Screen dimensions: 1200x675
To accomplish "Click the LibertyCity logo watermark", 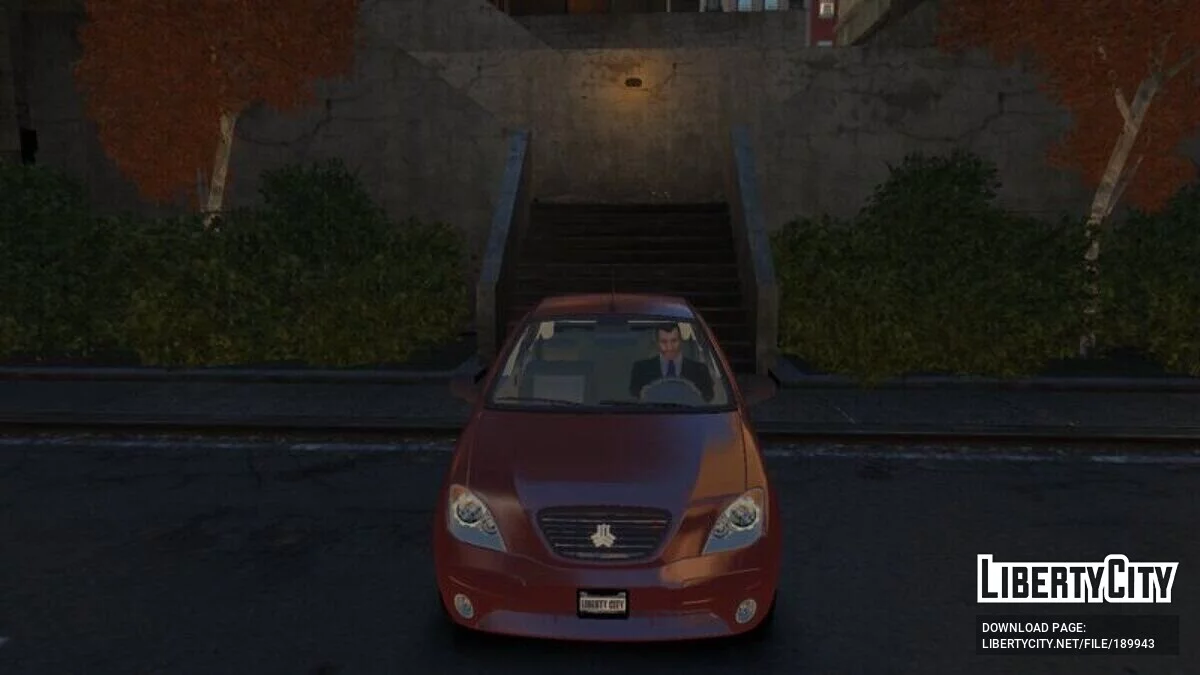I will (x=1077, y=579).
